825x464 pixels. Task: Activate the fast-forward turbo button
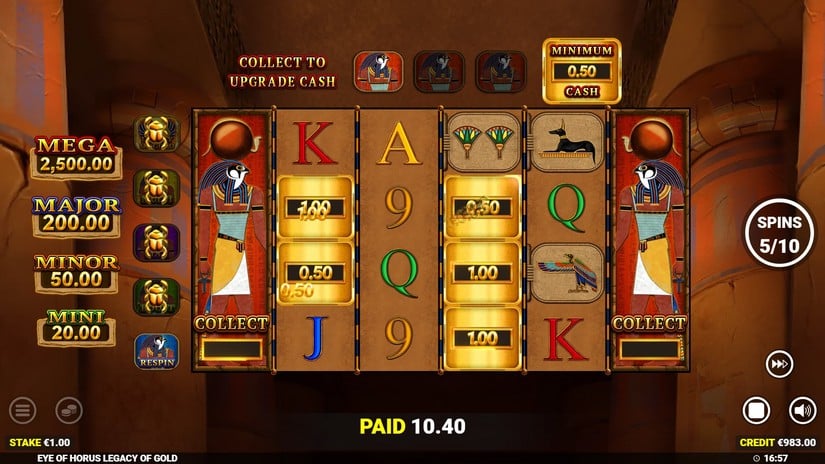(779, 364)
